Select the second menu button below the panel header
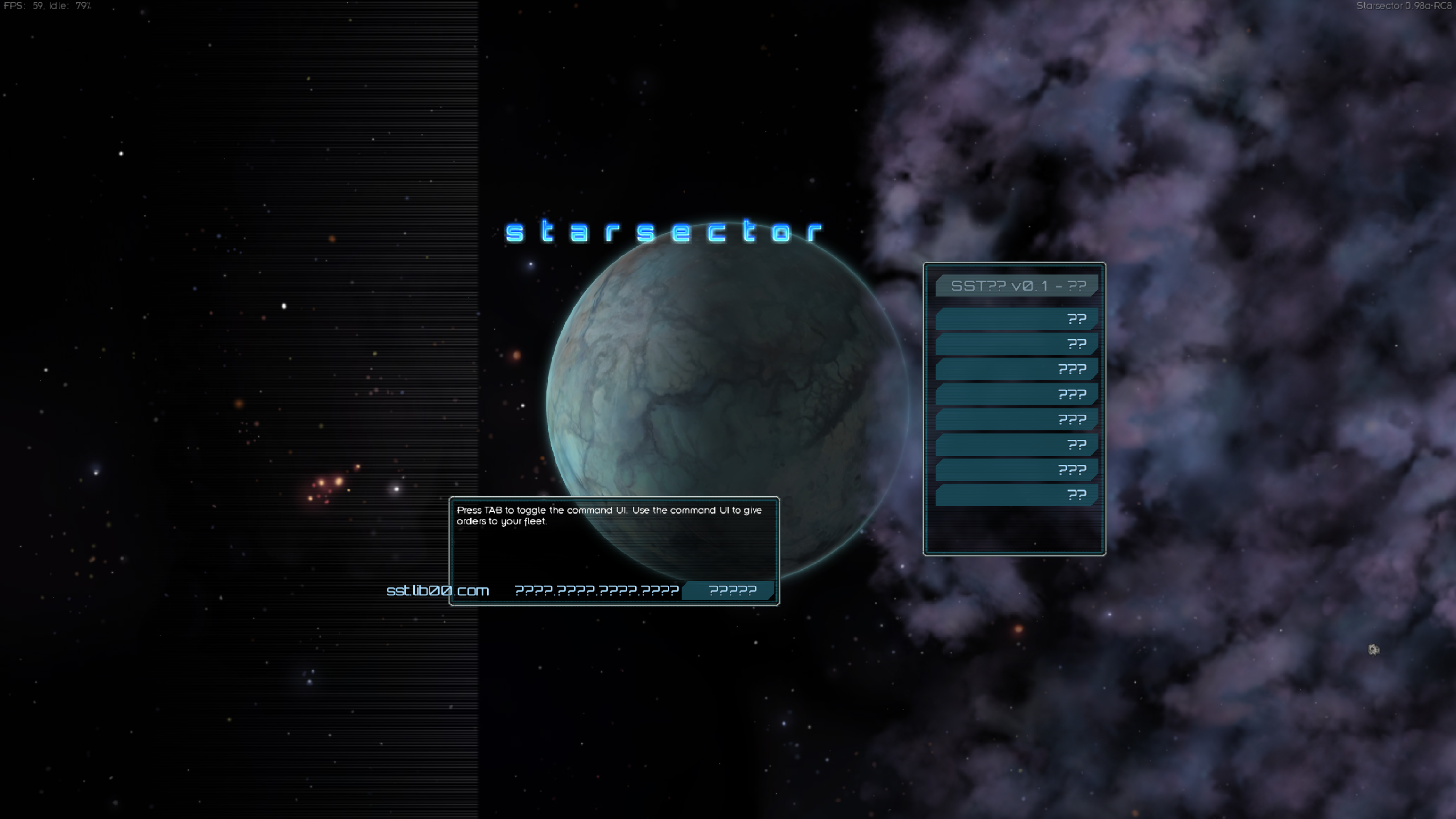Viewport: 1456px width, 819px height. pos(1016,343)
